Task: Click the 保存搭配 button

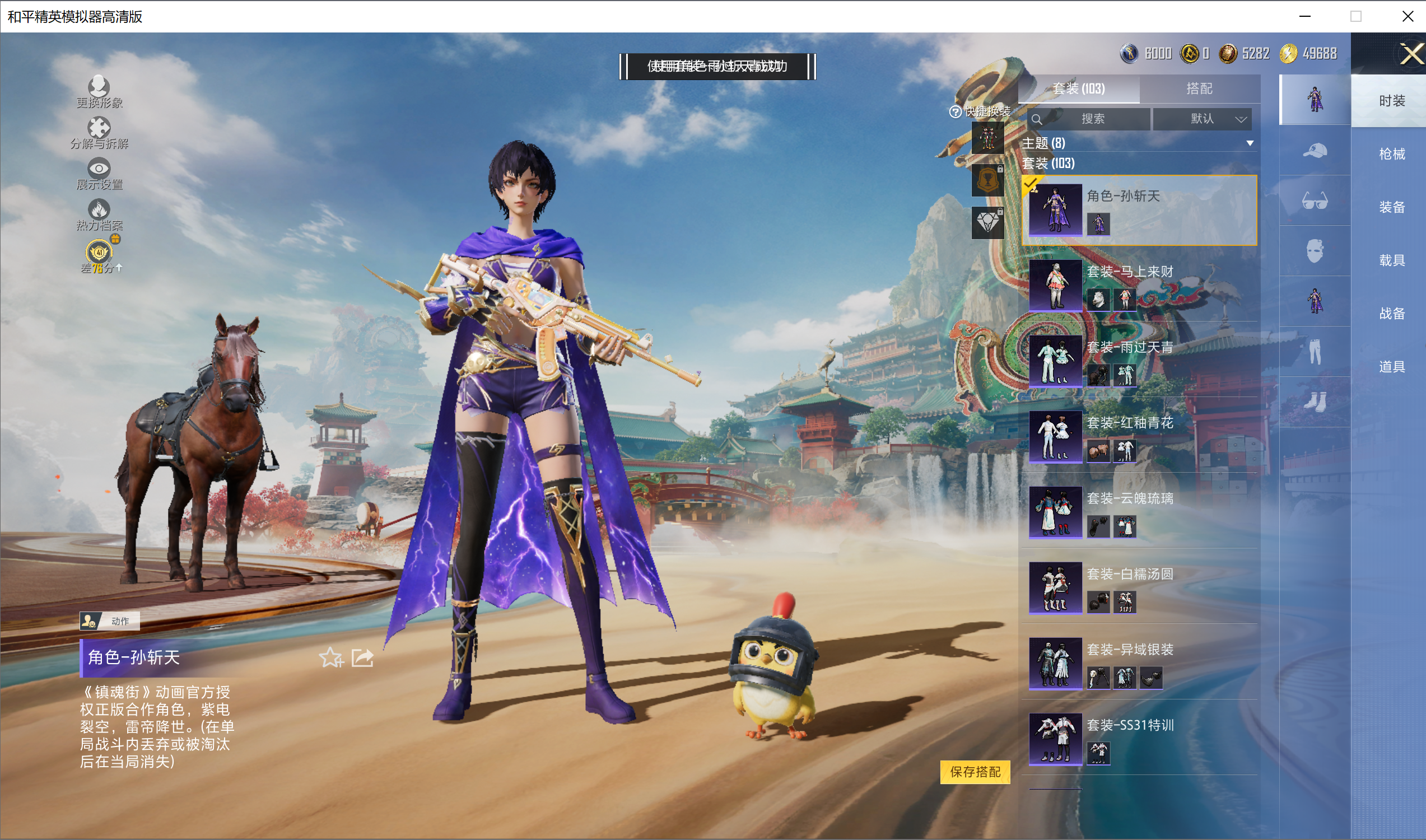Action: pyautogui.click(x=975, y=772)
